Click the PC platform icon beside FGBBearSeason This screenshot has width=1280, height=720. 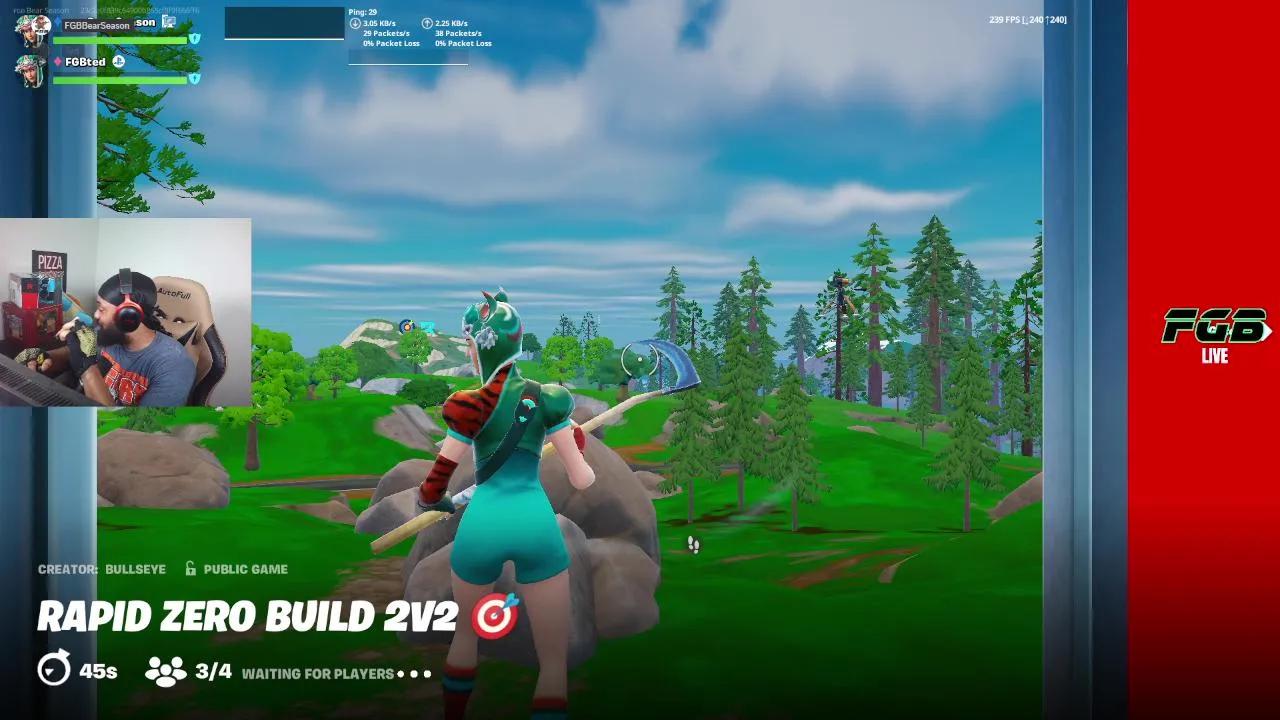tap(168, 23)
